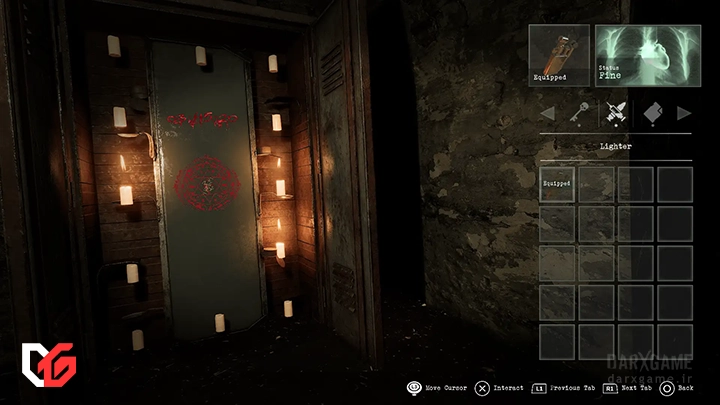Go to previous tab with left arrow
This screenshot has width=720, height=405.
547,113
